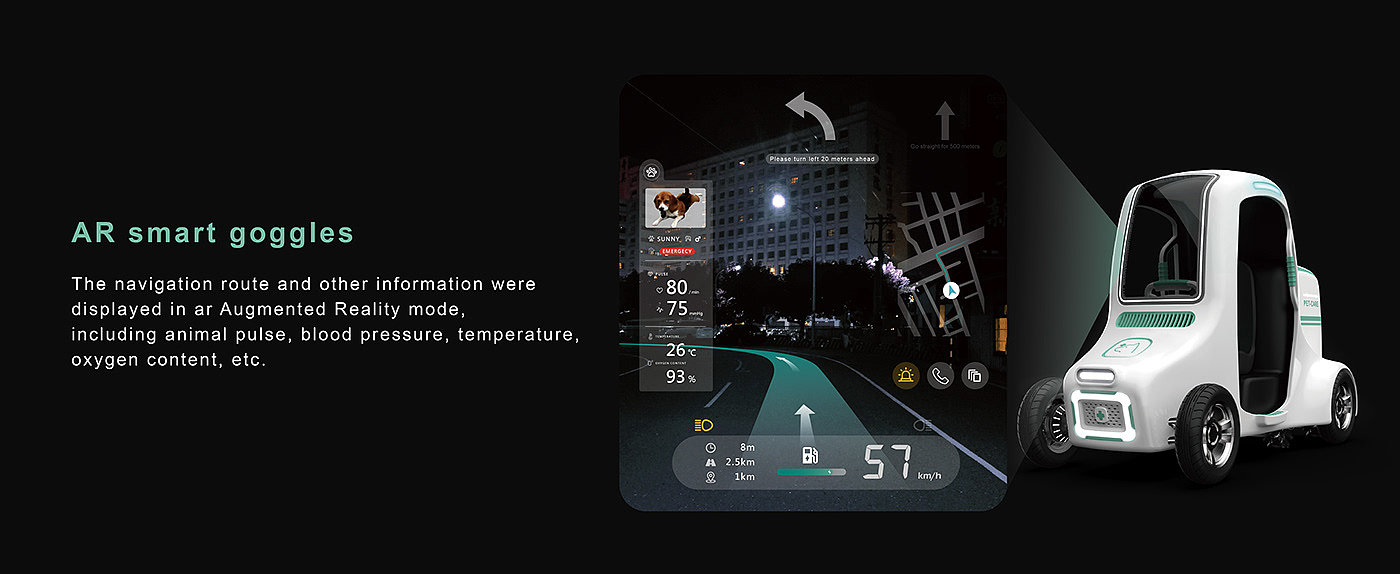Select the fuel station battery icon
1400x574 pixels.
point(810,455)
